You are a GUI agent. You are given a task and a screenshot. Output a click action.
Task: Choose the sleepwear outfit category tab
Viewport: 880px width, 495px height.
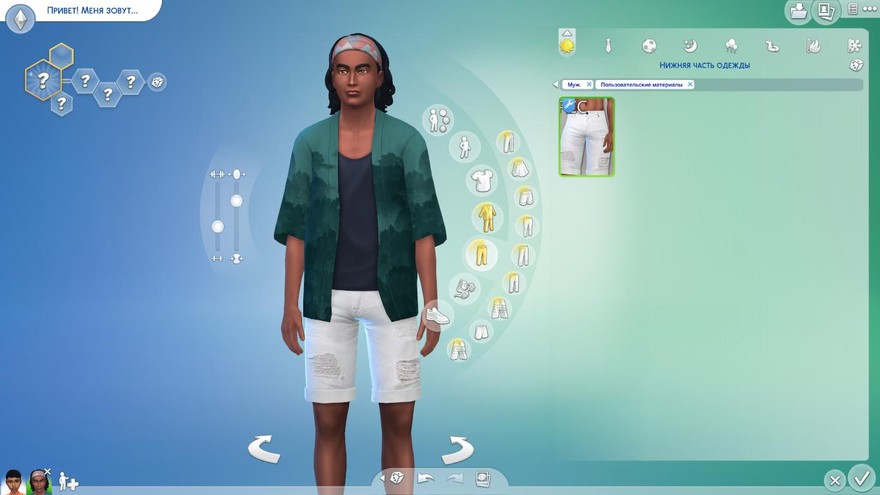point(690,46)
